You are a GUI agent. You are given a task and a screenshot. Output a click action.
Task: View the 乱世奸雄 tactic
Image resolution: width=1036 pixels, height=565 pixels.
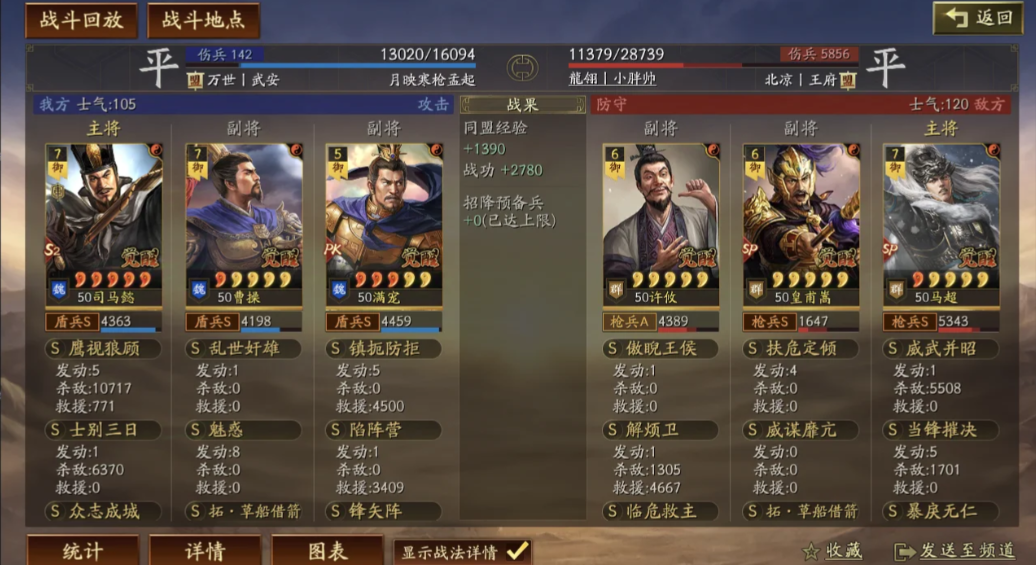coord(244,349)
